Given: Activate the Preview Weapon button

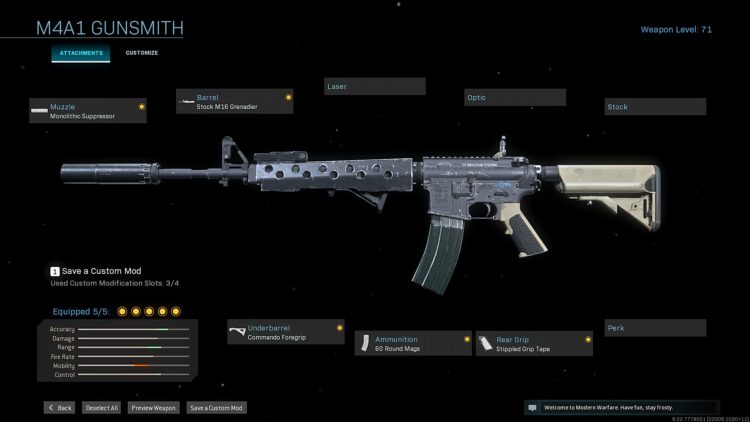Looking at the screenshot, I should click(154, 408).
